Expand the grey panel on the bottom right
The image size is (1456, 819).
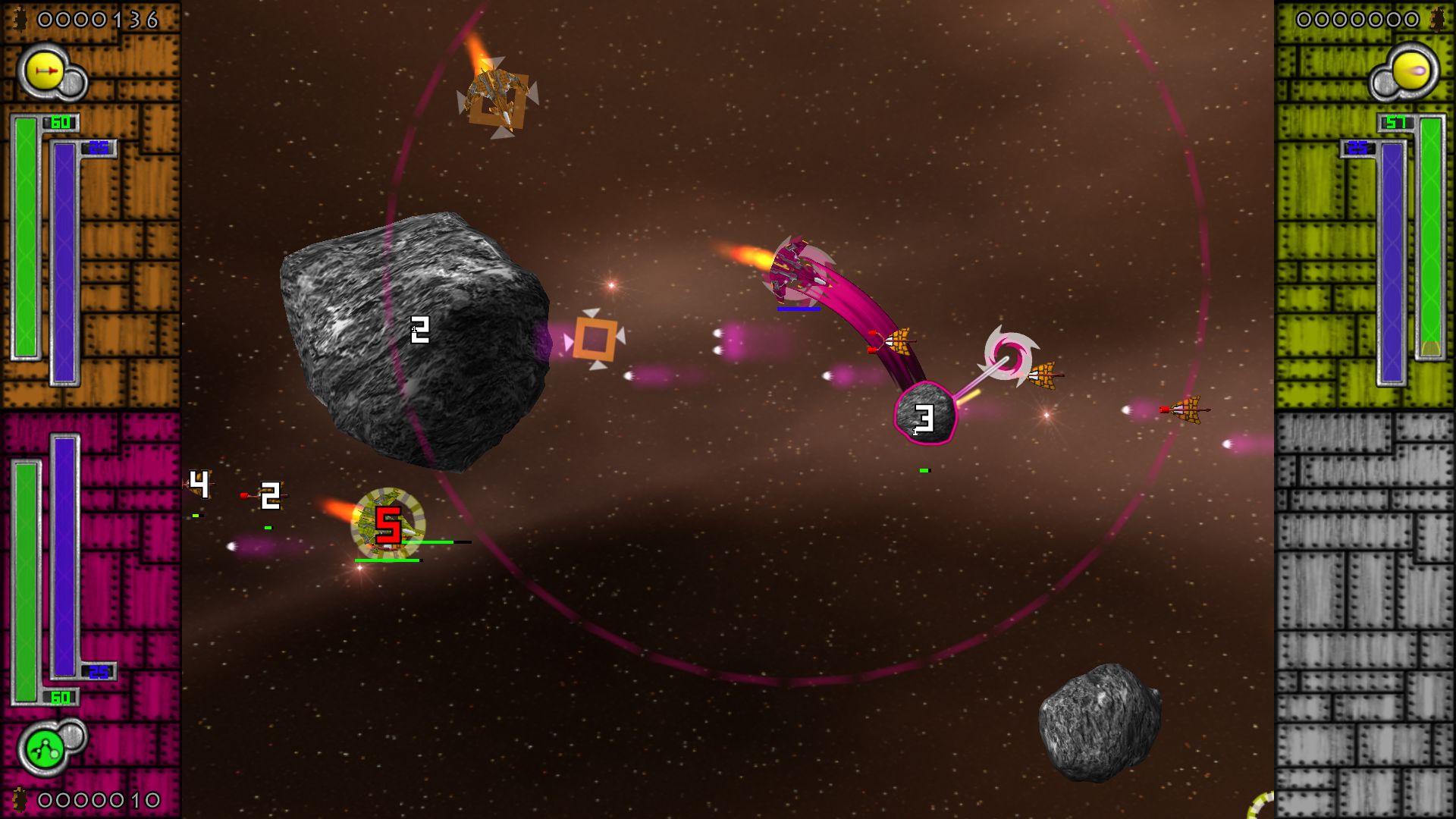1365,607
